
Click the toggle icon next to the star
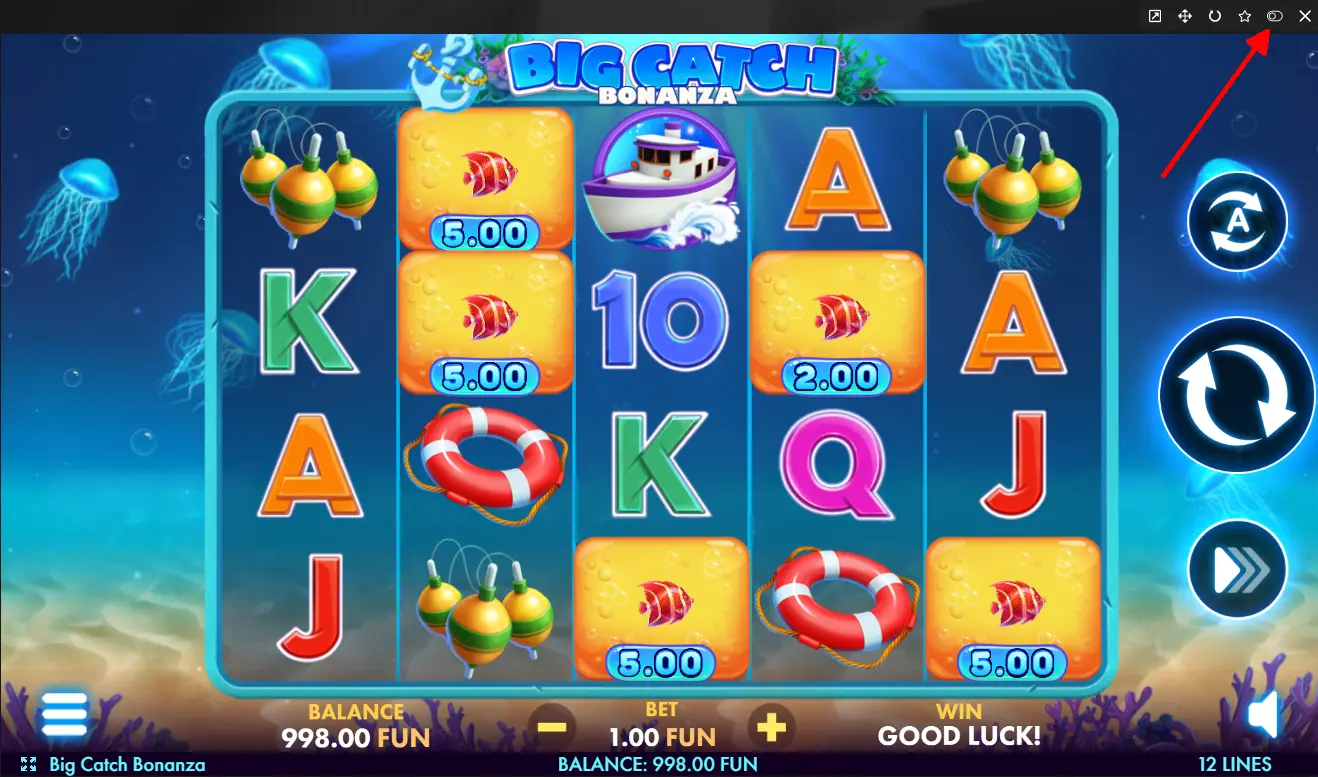coord(1275,16)
